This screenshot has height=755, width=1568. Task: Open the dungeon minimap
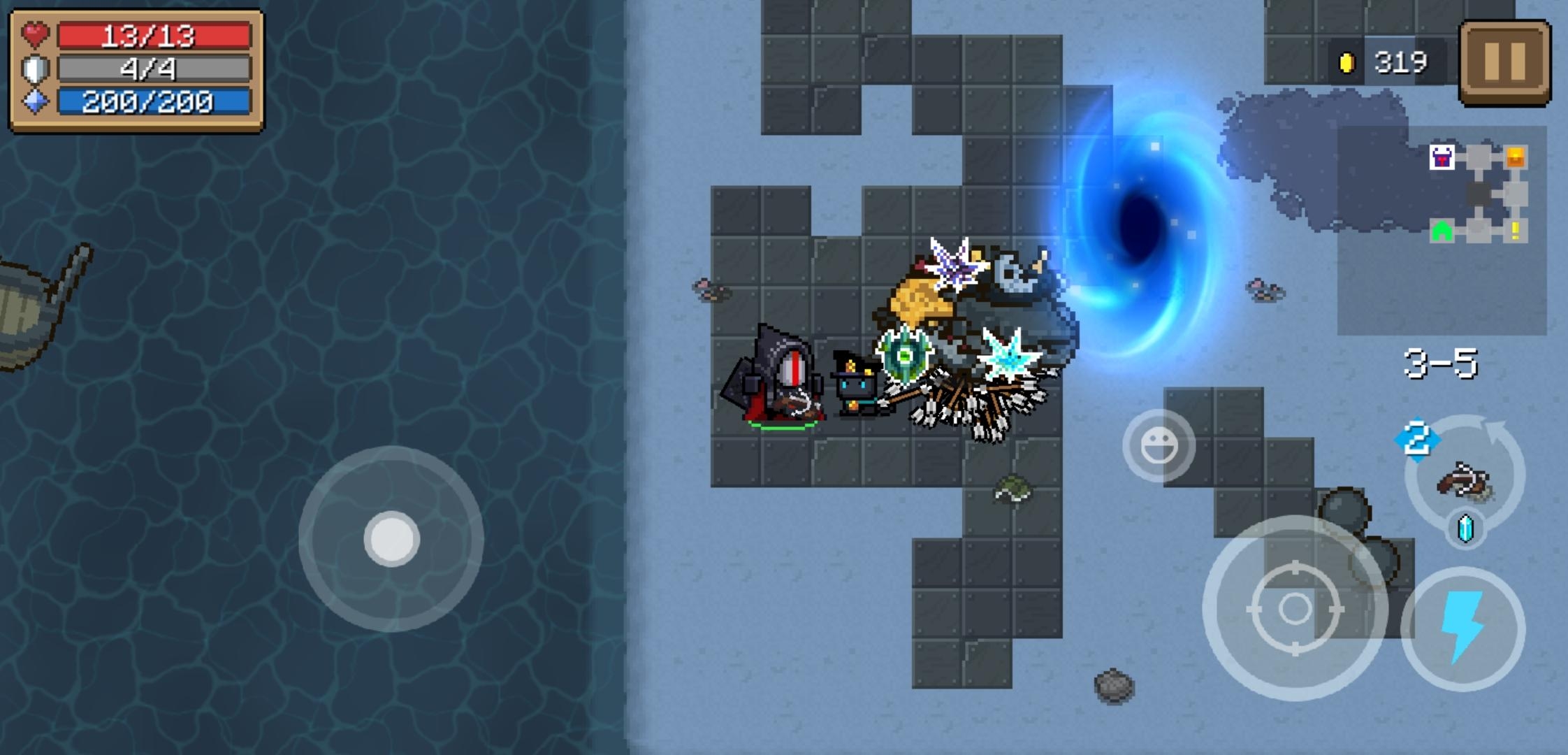(x=1478, y=194)
